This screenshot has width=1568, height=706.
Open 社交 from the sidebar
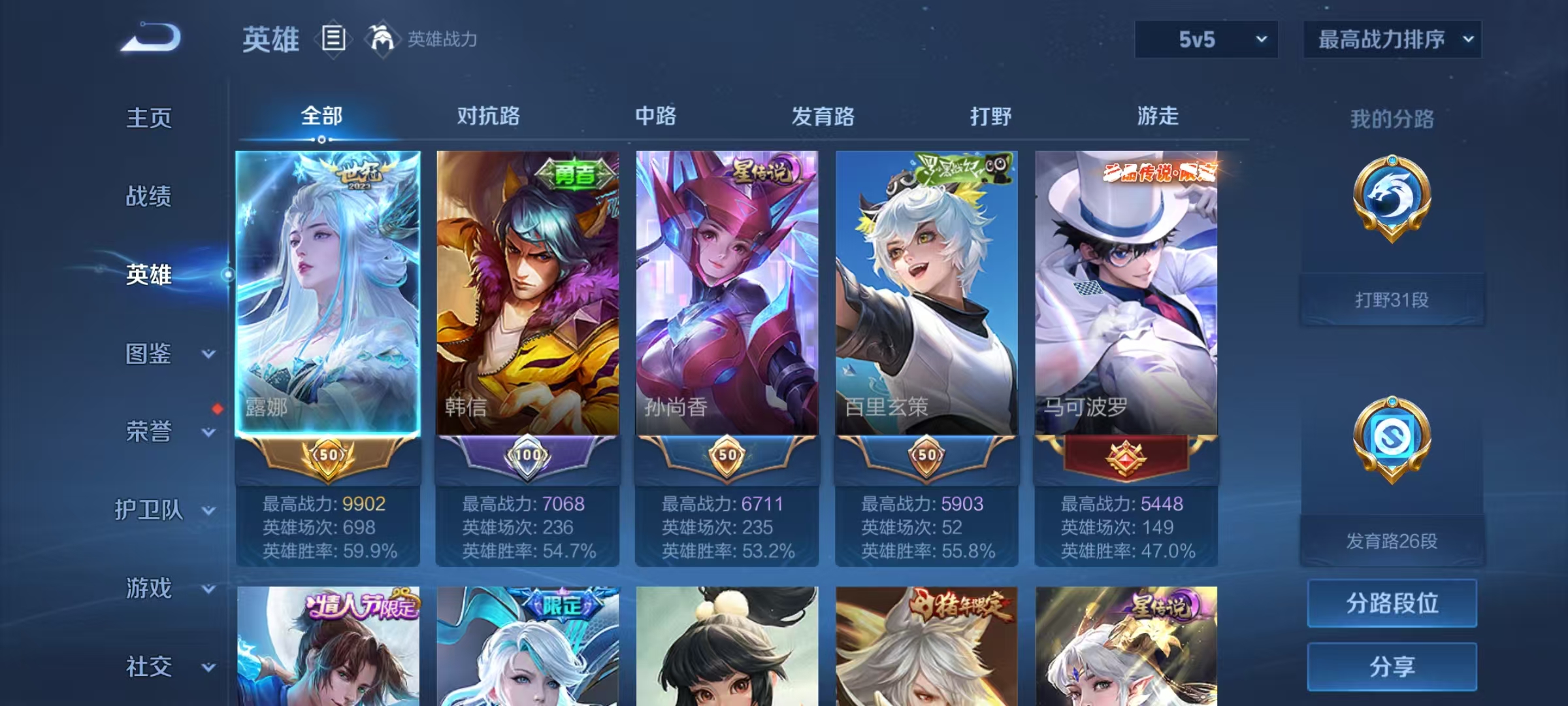(149, 667)
